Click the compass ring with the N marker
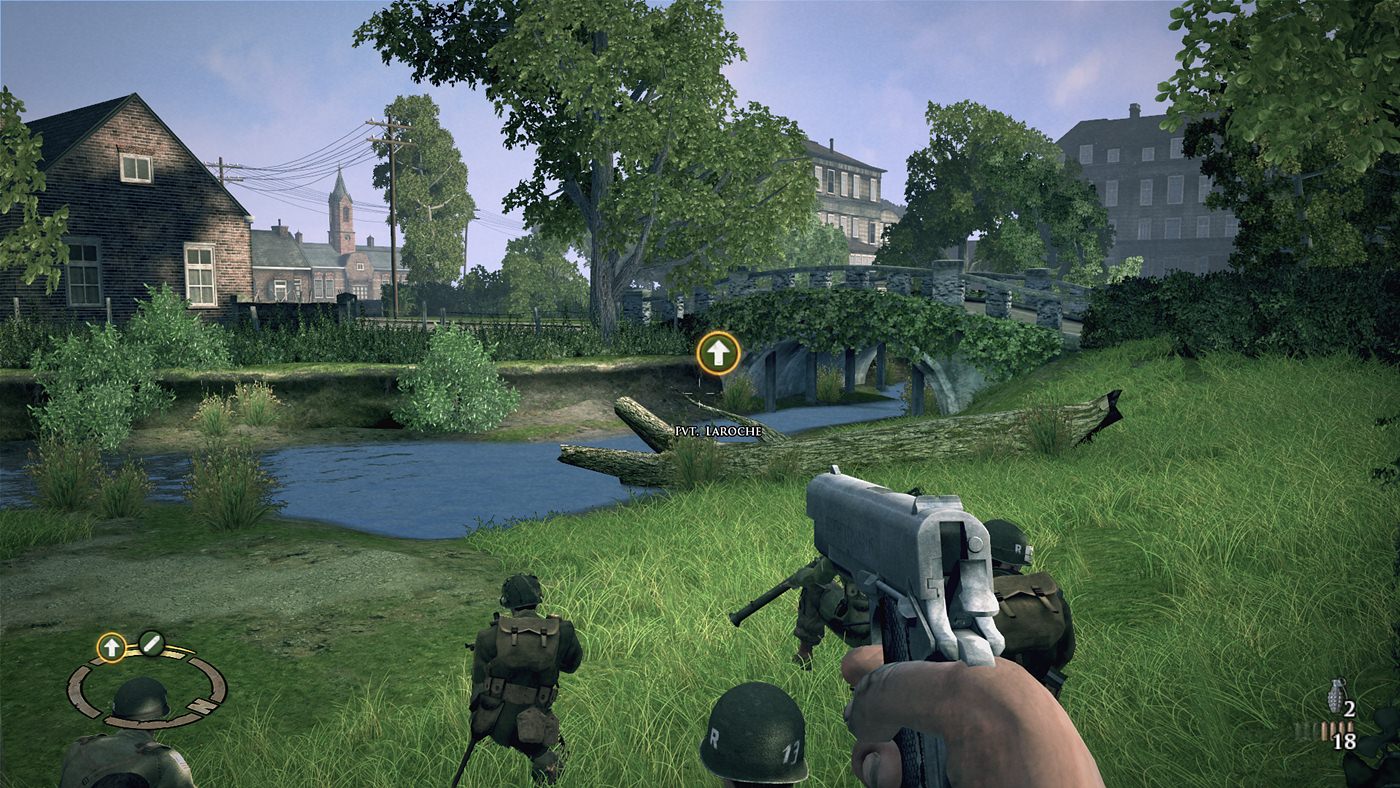 point(147,687)
